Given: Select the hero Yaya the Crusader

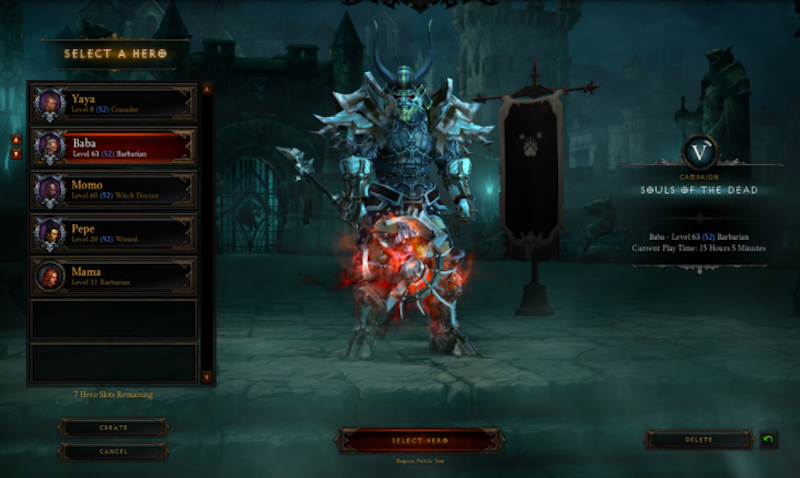Looking at the screenshot, I should [113, 103].
